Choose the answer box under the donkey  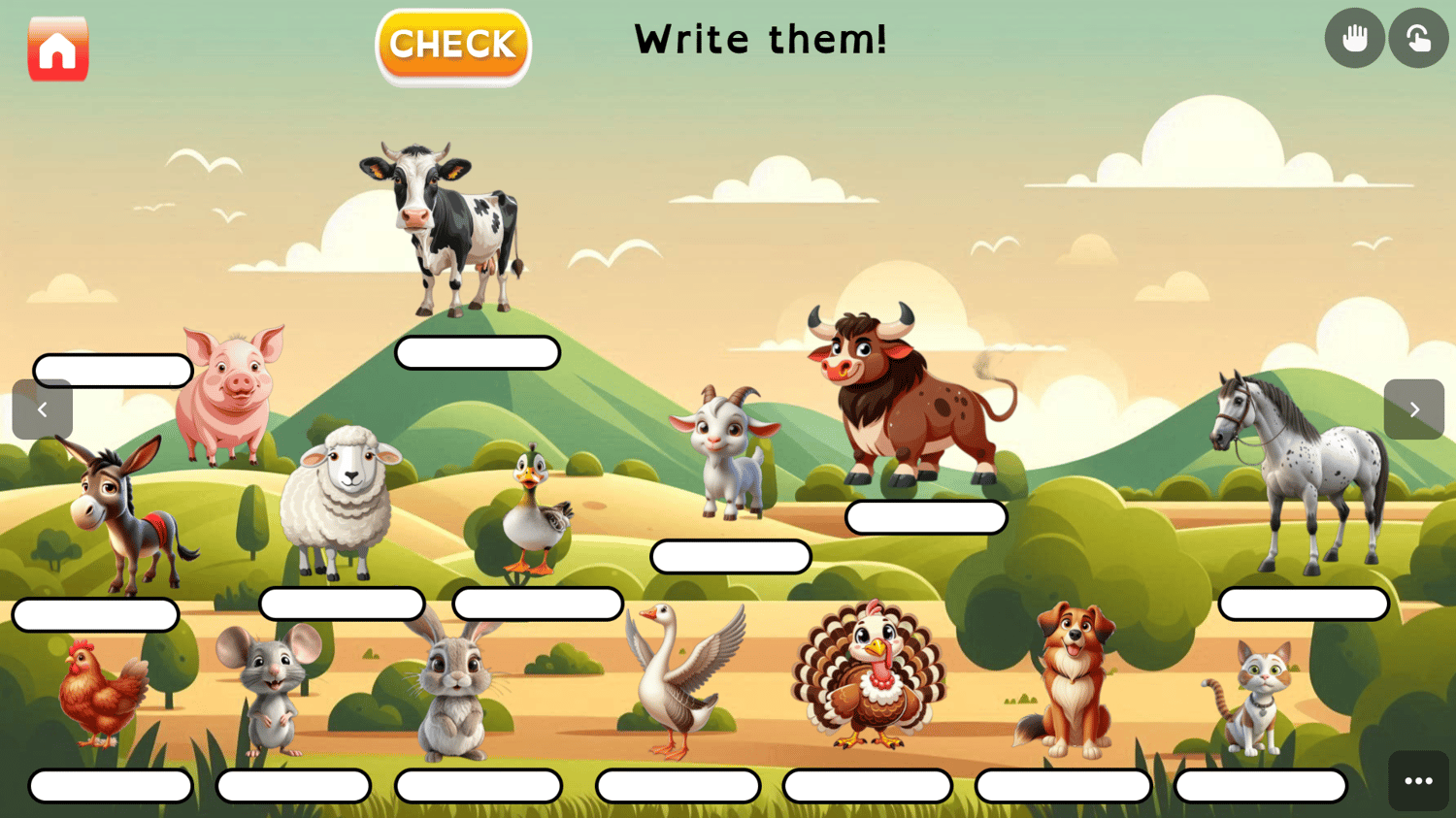coord(95,615)
